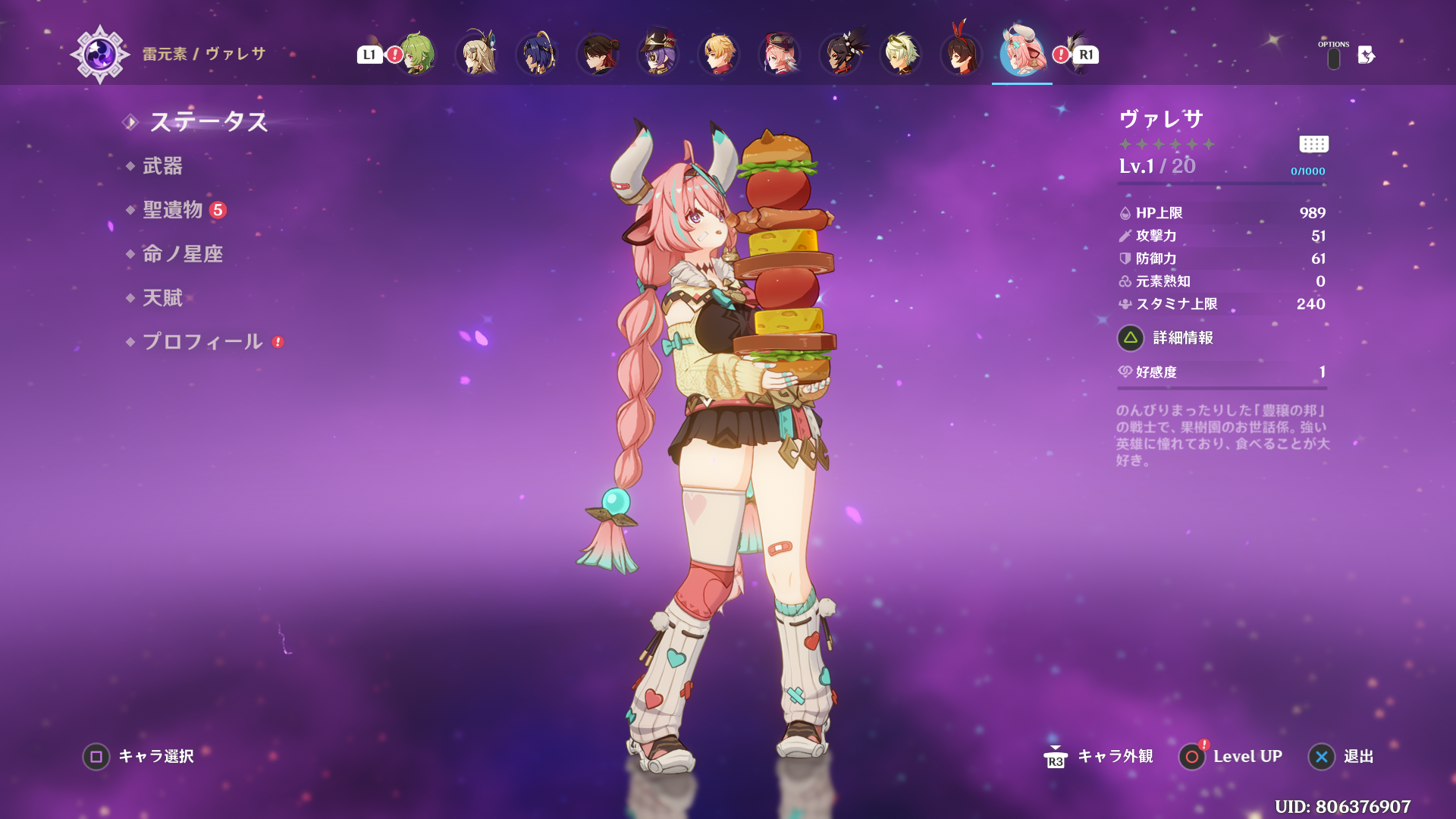Viewport: 1456px width, 819px height.
Task: Select the purple-haired character wearing a shako hat
Action: tap(658, 55)
